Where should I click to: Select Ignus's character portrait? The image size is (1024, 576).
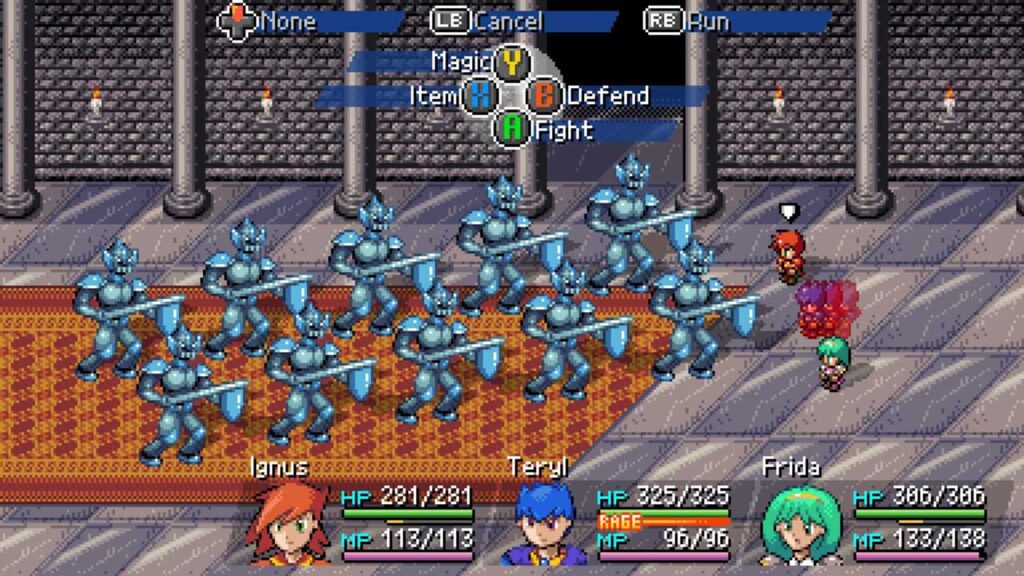[290, 523]
